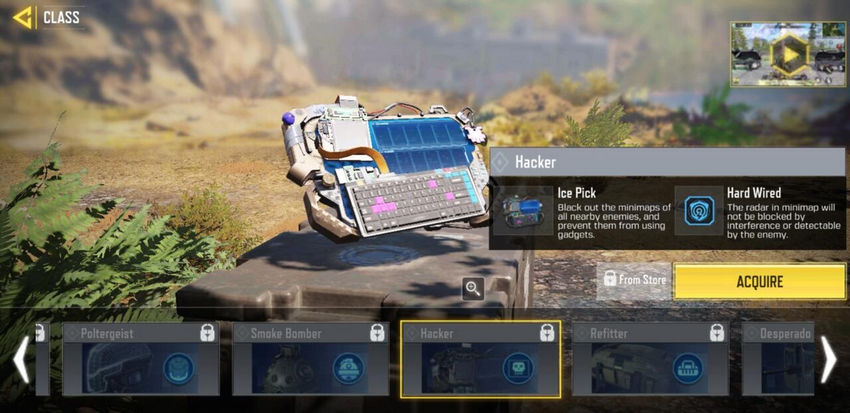The height and width of the screenshot is (413, 850).
Task: Select the Hacker class card
Action: coord(480,359)
